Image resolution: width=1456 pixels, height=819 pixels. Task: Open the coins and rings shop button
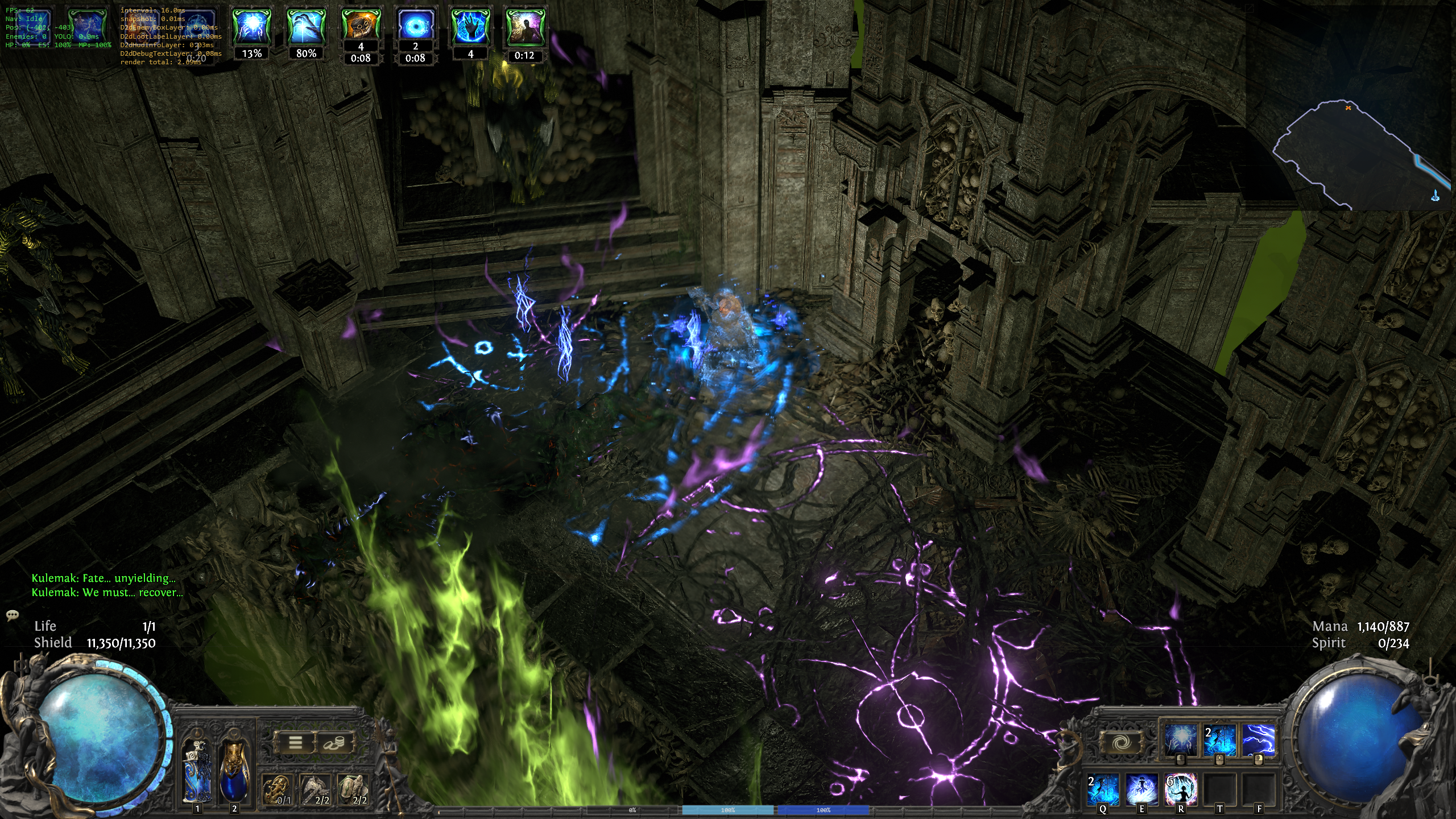tap(335, 743)
